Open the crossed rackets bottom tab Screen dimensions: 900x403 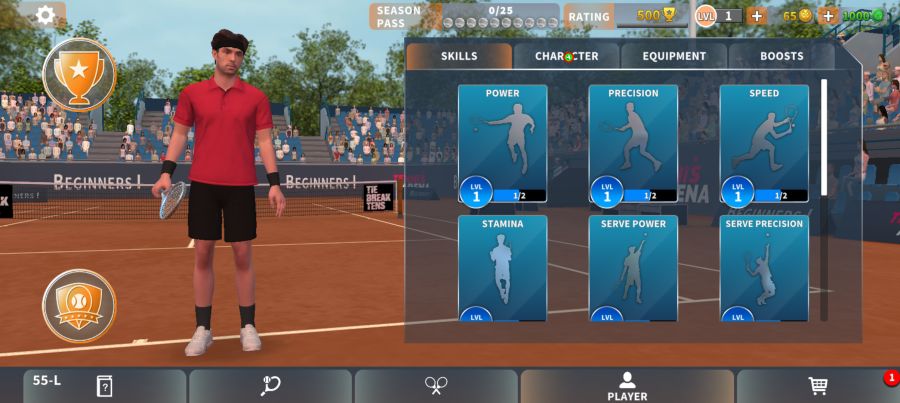[x=436, y=386]
